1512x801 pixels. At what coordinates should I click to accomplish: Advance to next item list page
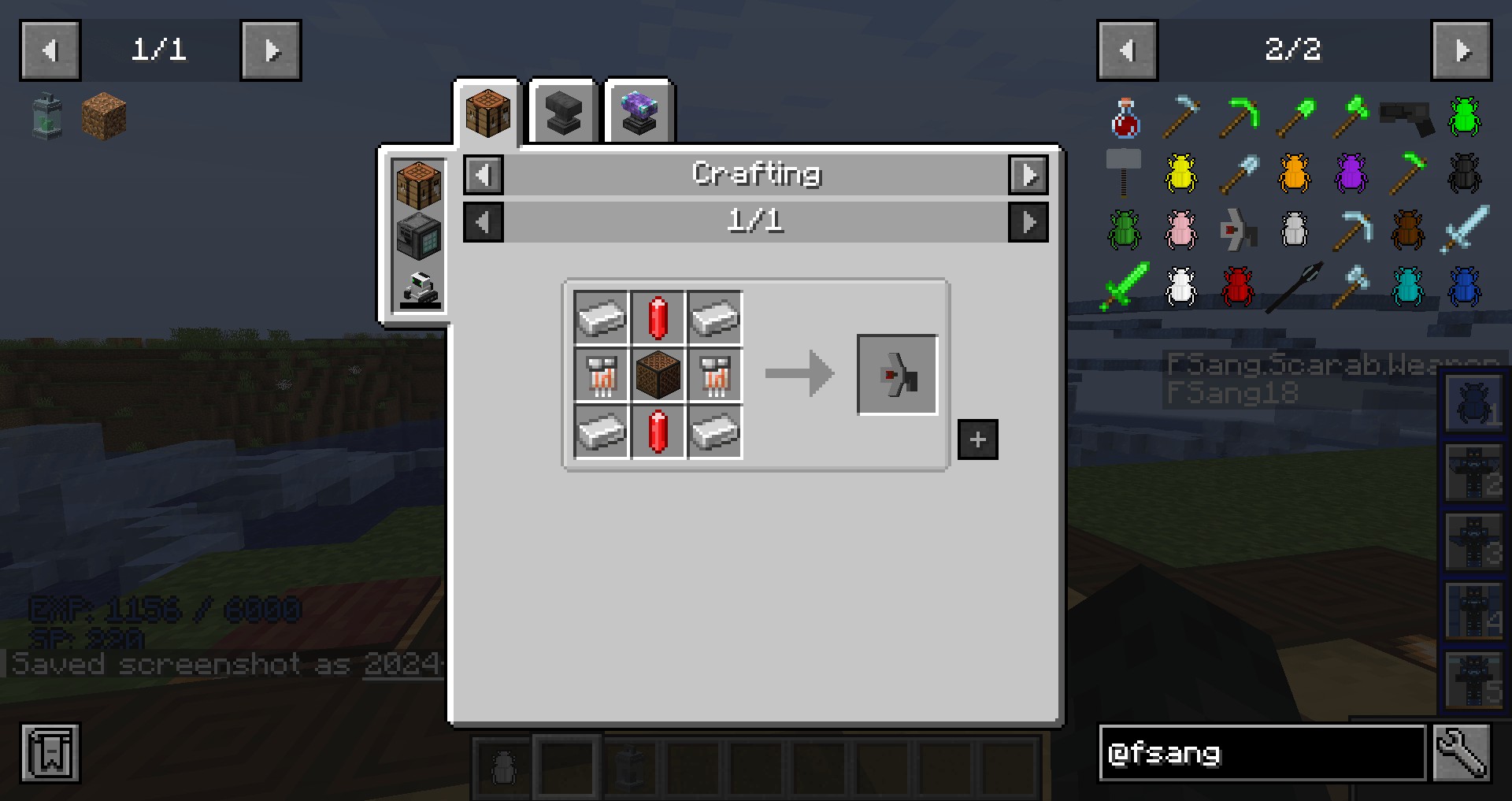[x=1462, y=51]
